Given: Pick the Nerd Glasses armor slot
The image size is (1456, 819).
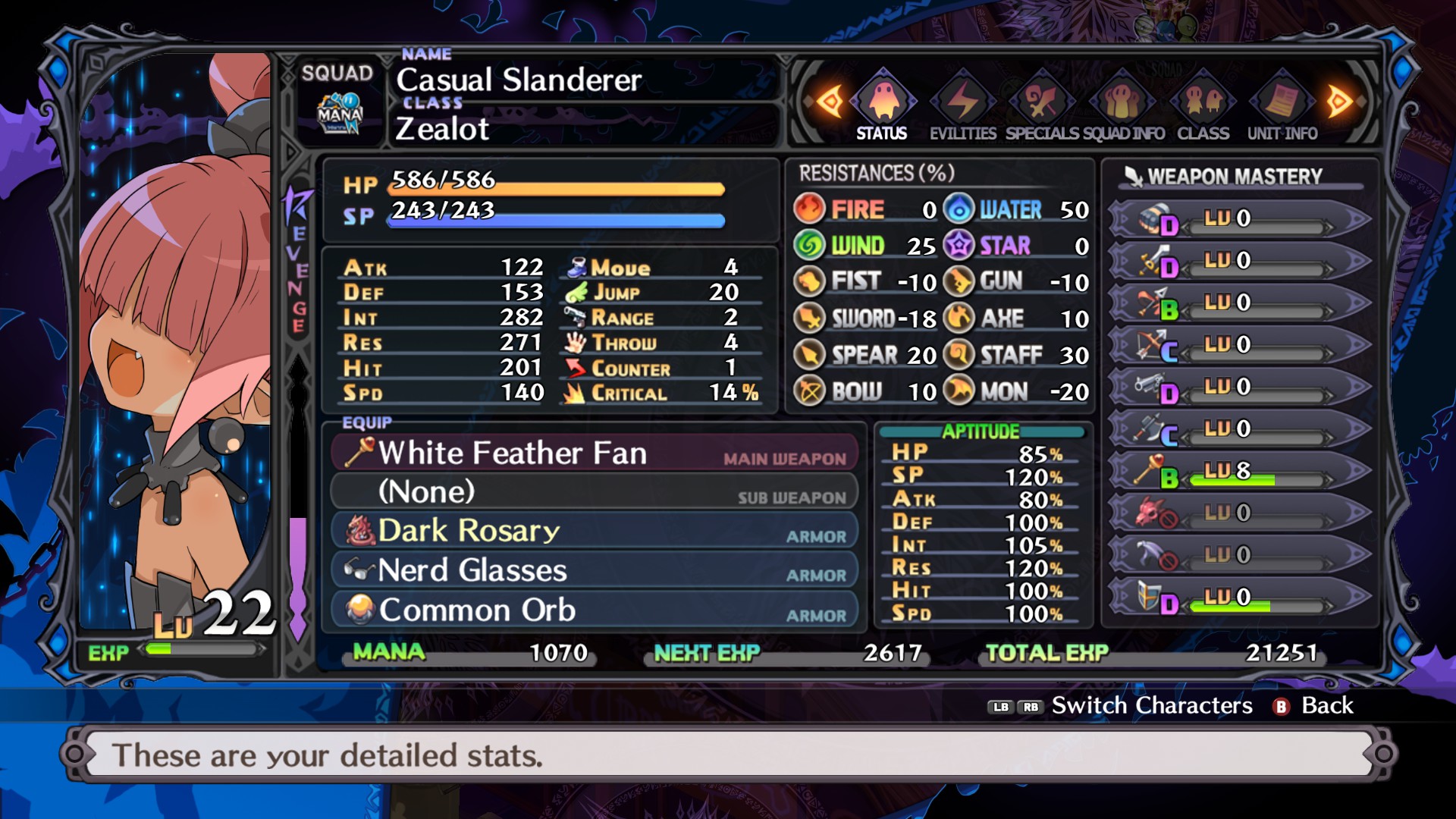Looking at the screenshot, I should (x=595, y=570).
